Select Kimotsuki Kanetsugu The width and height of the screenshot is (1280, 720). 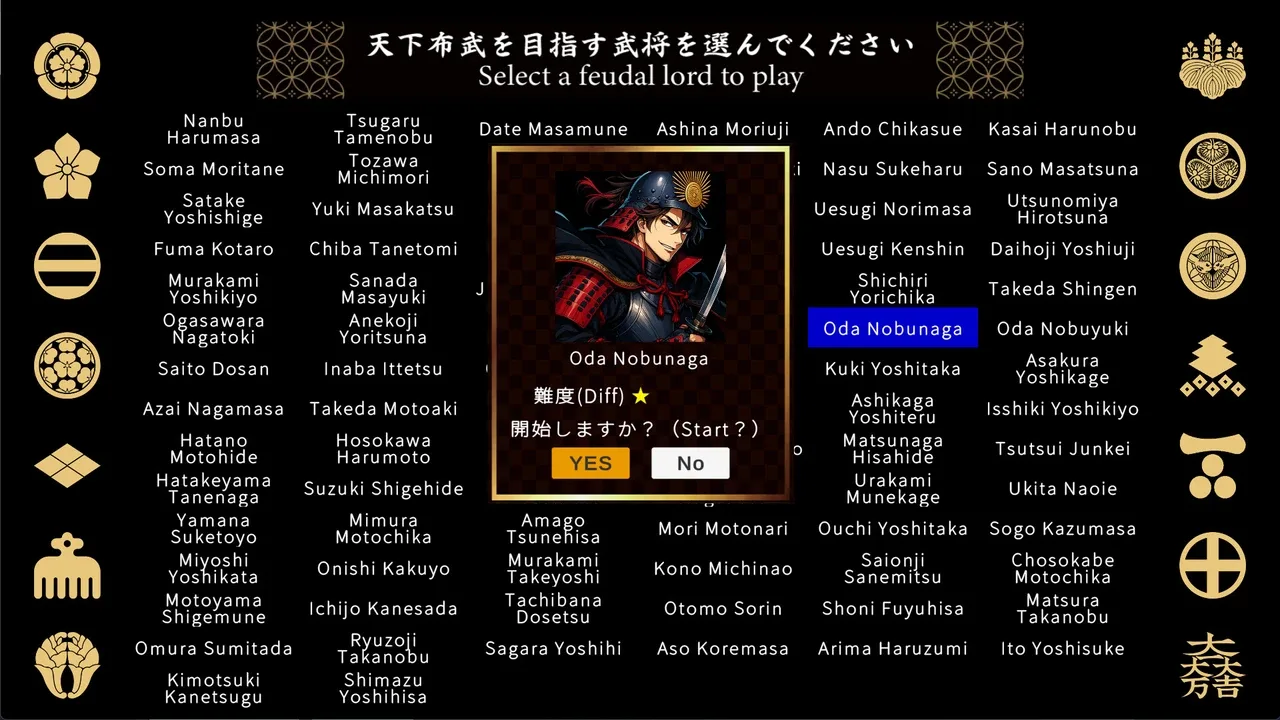point(213,689)
